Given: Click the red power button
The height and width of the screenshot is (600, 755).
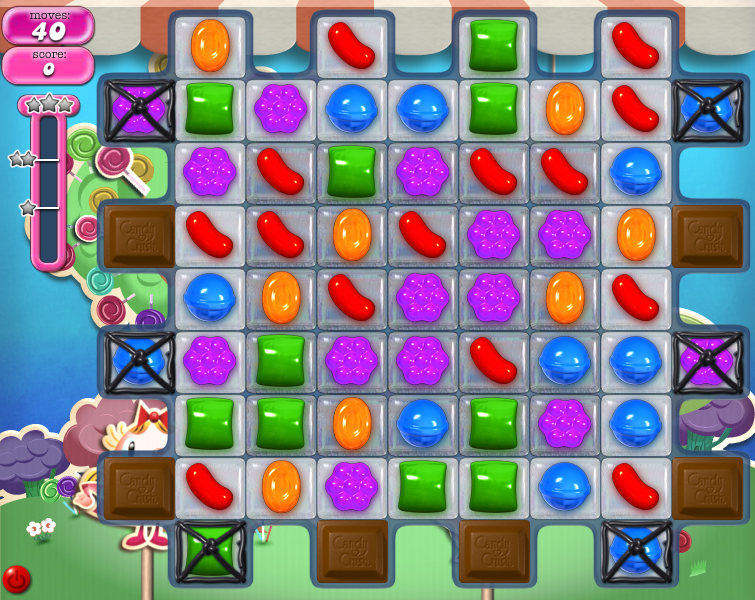Looking at the screenshot, I should coord(16,579).
